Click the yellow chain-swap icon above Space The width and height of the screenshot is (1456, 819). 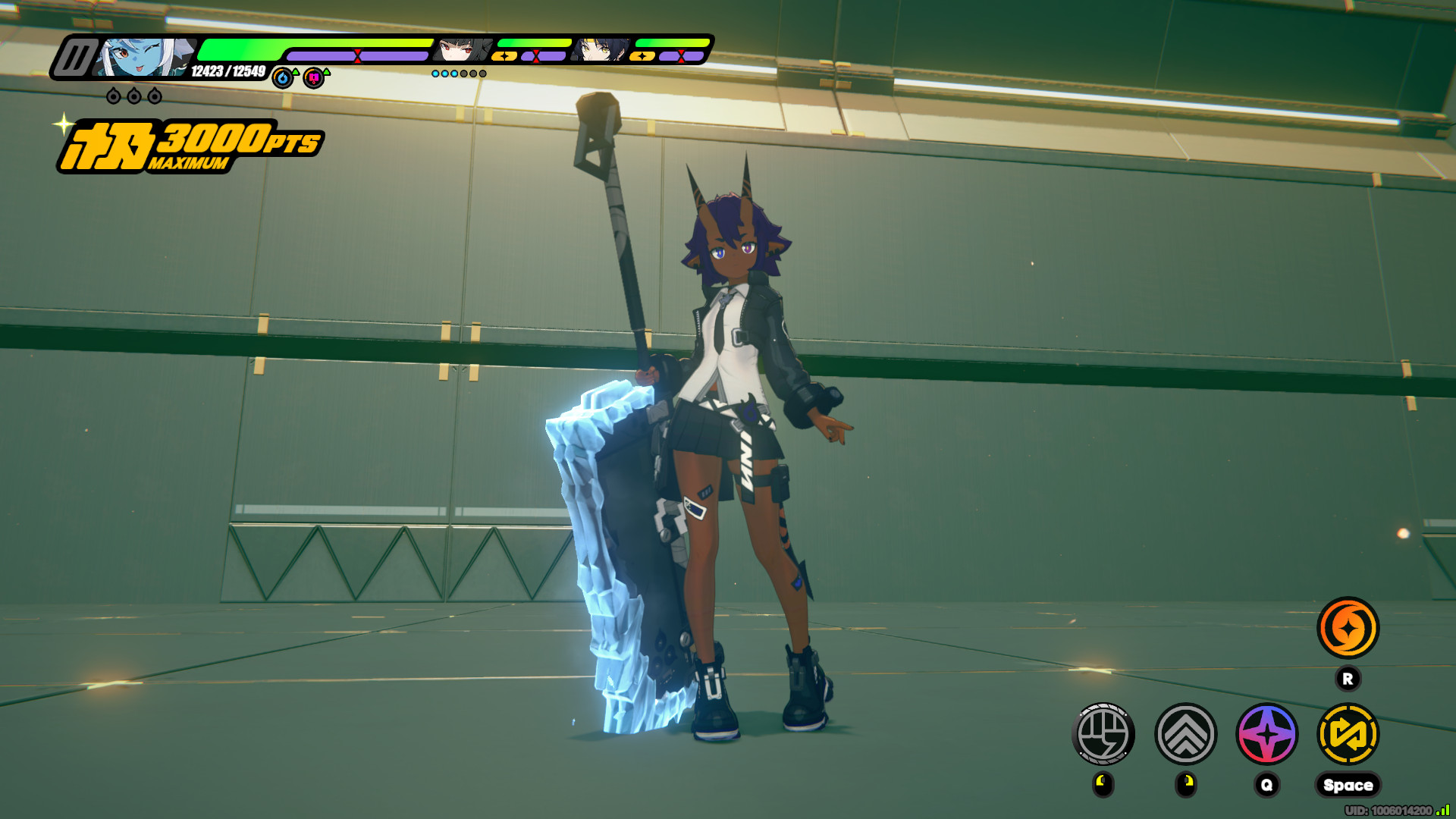coord(1348,734)
